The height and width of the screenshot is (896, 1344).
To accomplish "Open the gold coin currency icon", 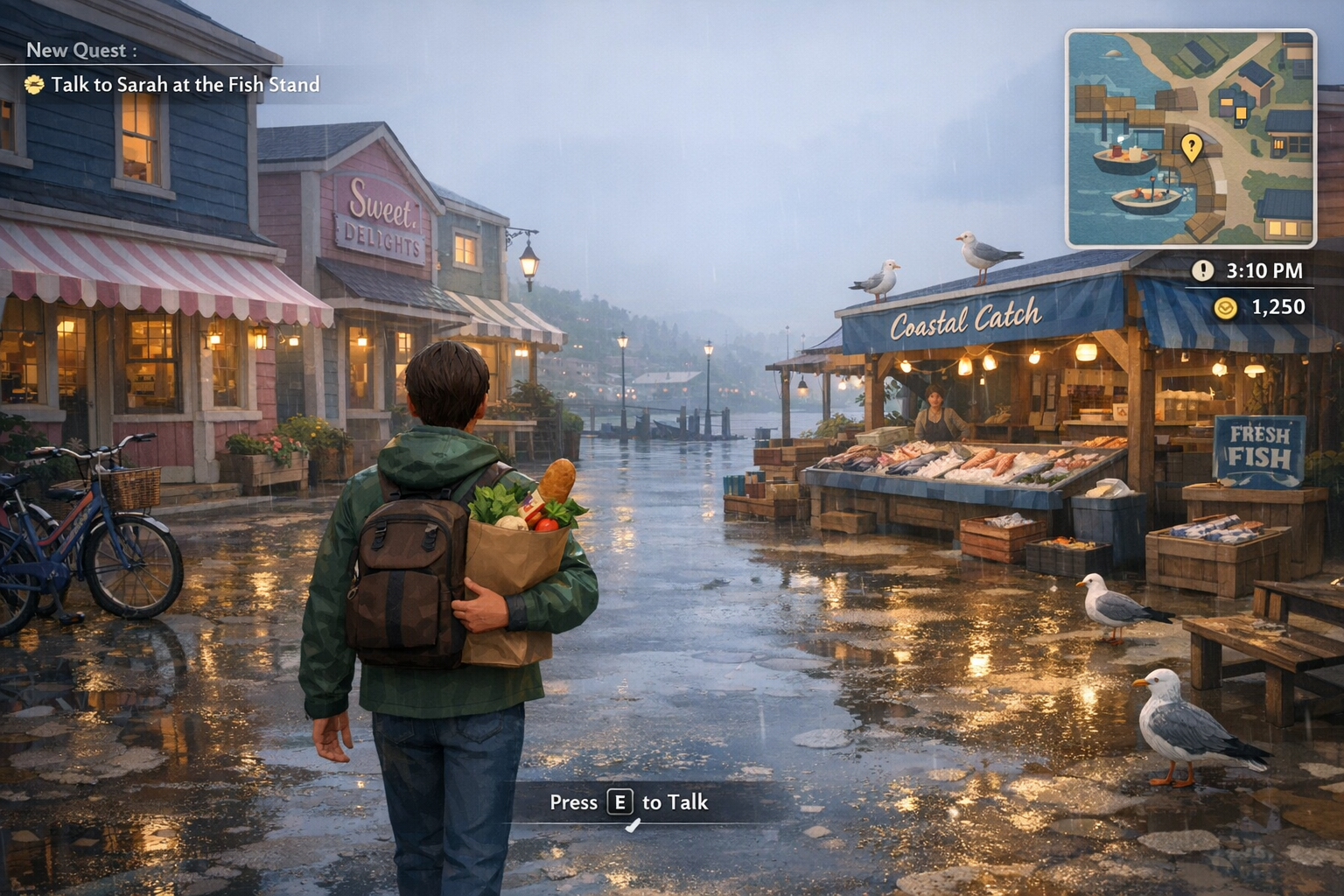I will pyautogui.click(x=1226, y=307).
